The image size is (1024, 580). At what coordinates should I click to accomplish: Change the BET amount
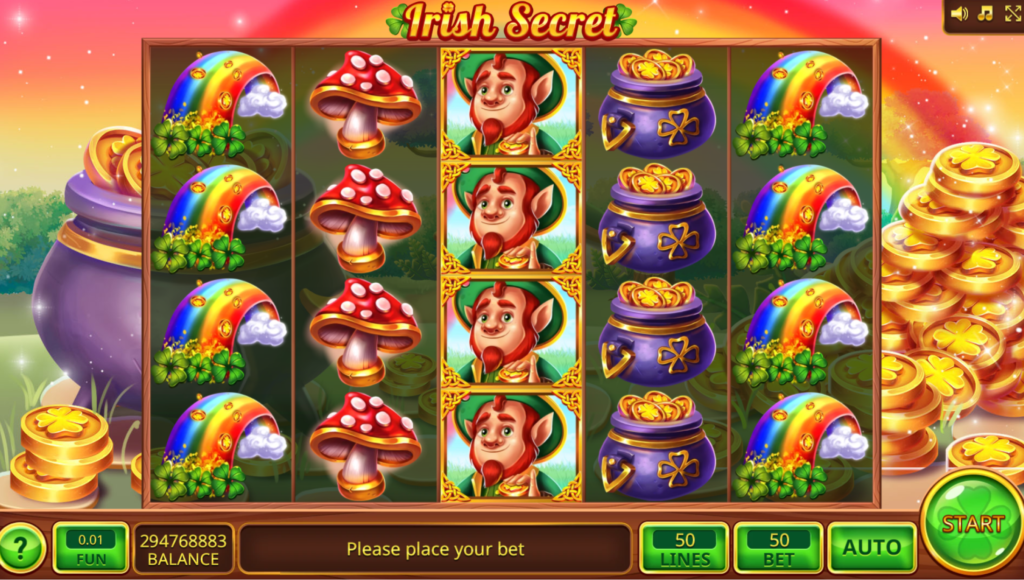(x=778, y=548)
